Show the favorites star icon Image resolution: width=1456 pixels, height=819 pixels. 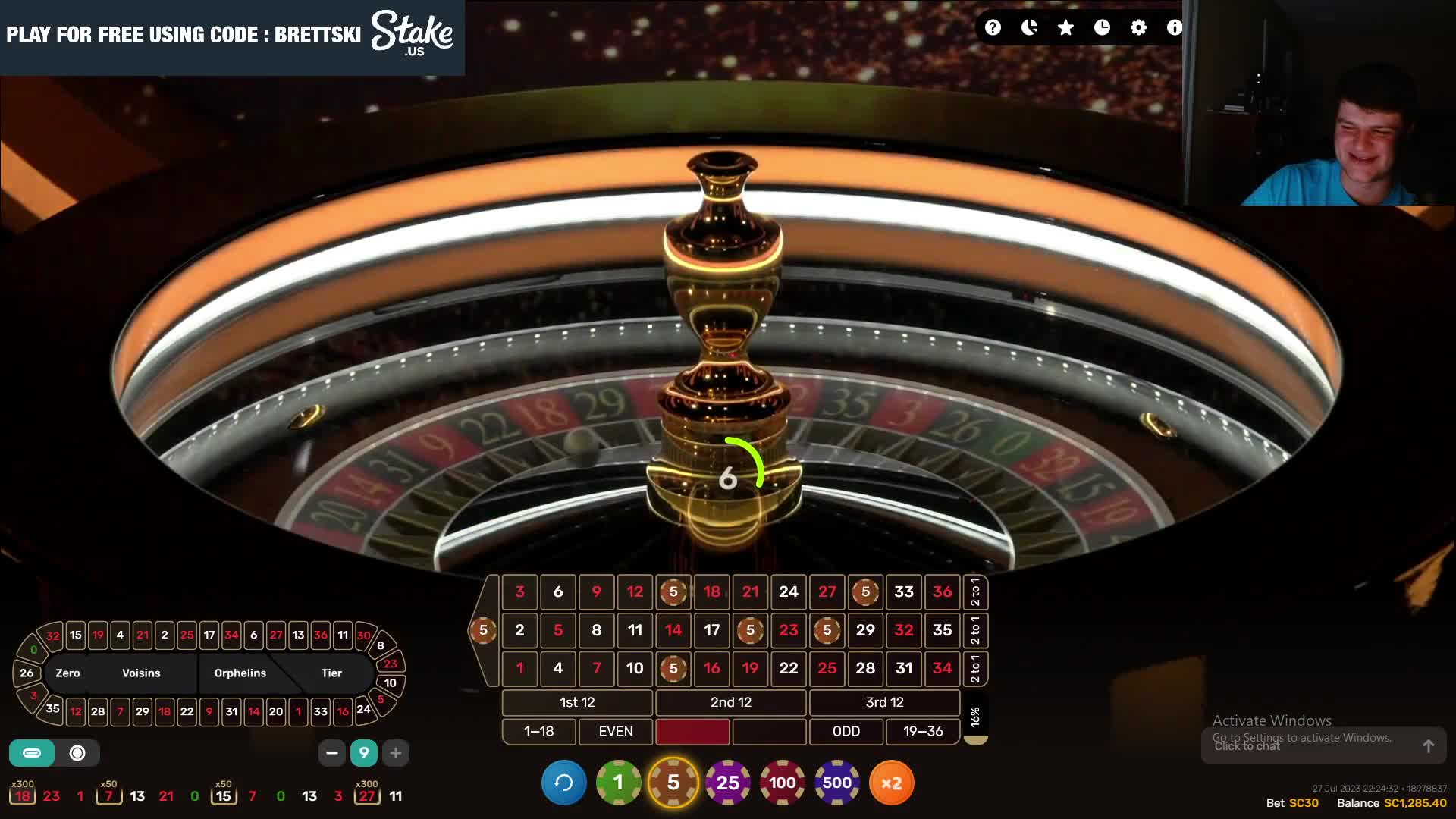point(1065,28)
